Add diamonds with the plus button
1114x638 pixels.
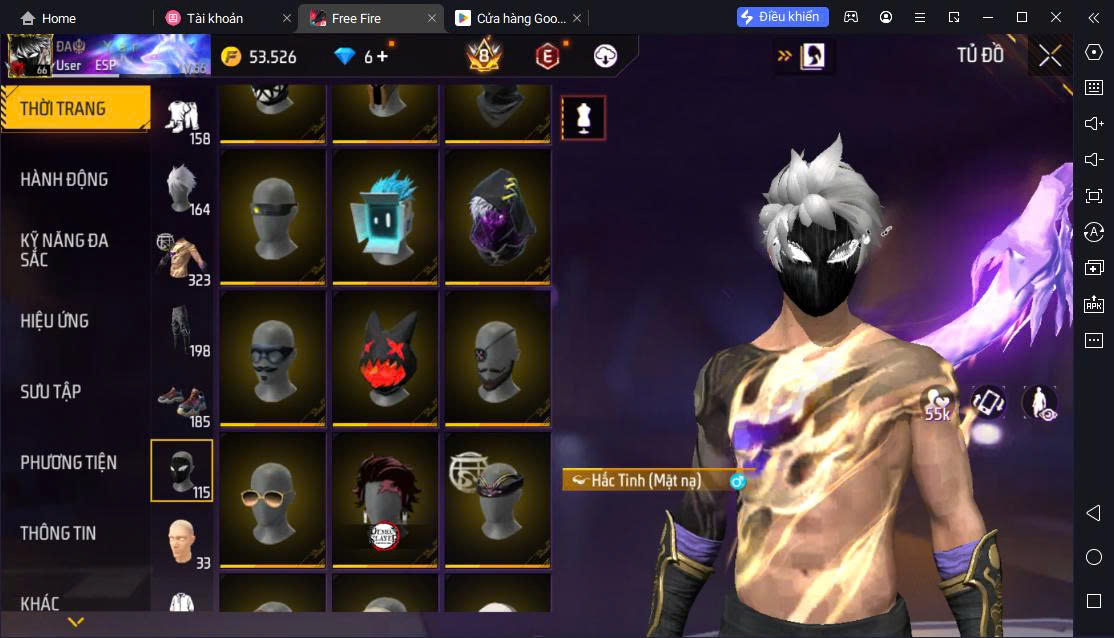coord(381,56)
